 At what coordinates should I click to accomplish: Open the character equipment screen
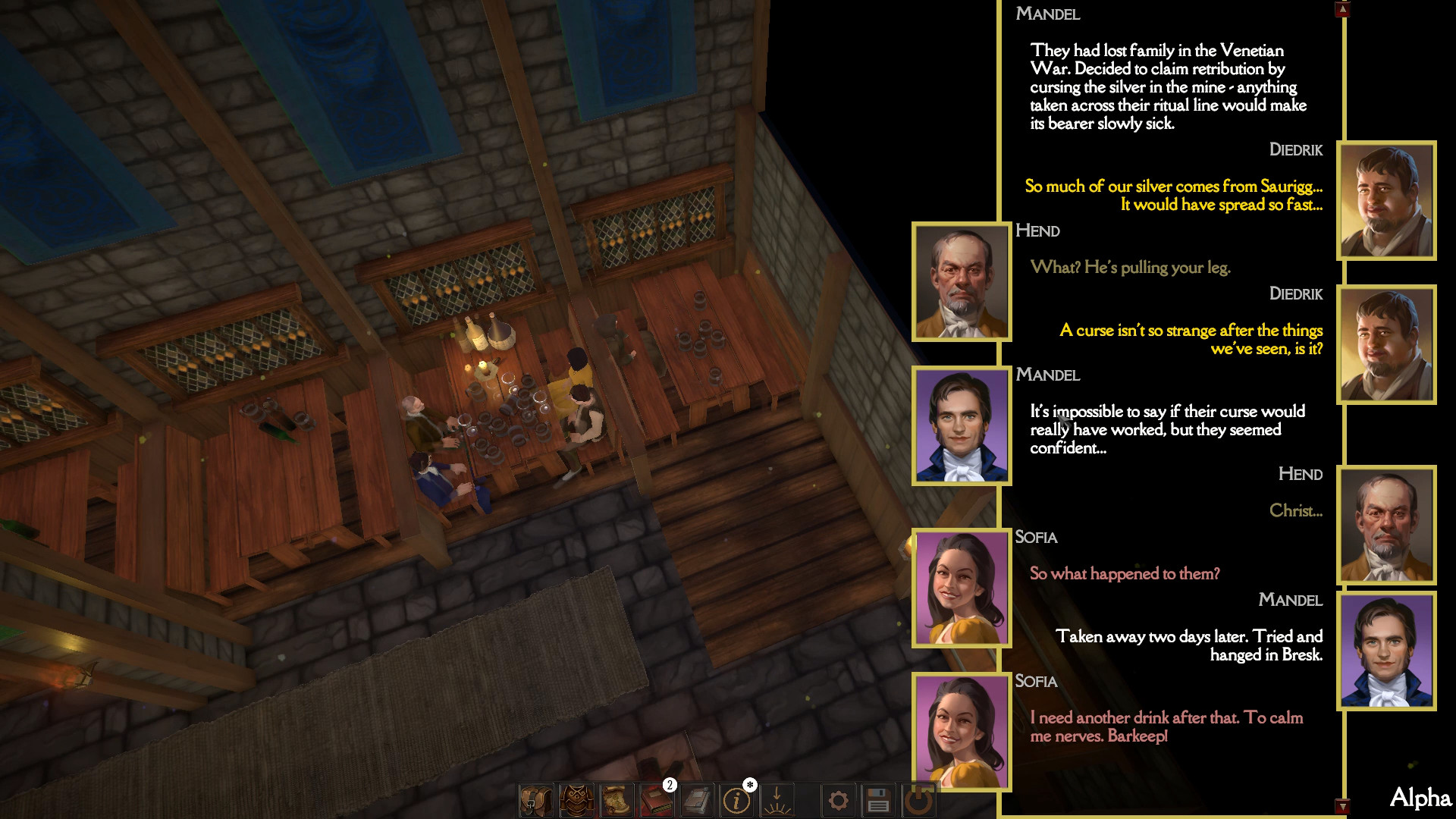576,801
